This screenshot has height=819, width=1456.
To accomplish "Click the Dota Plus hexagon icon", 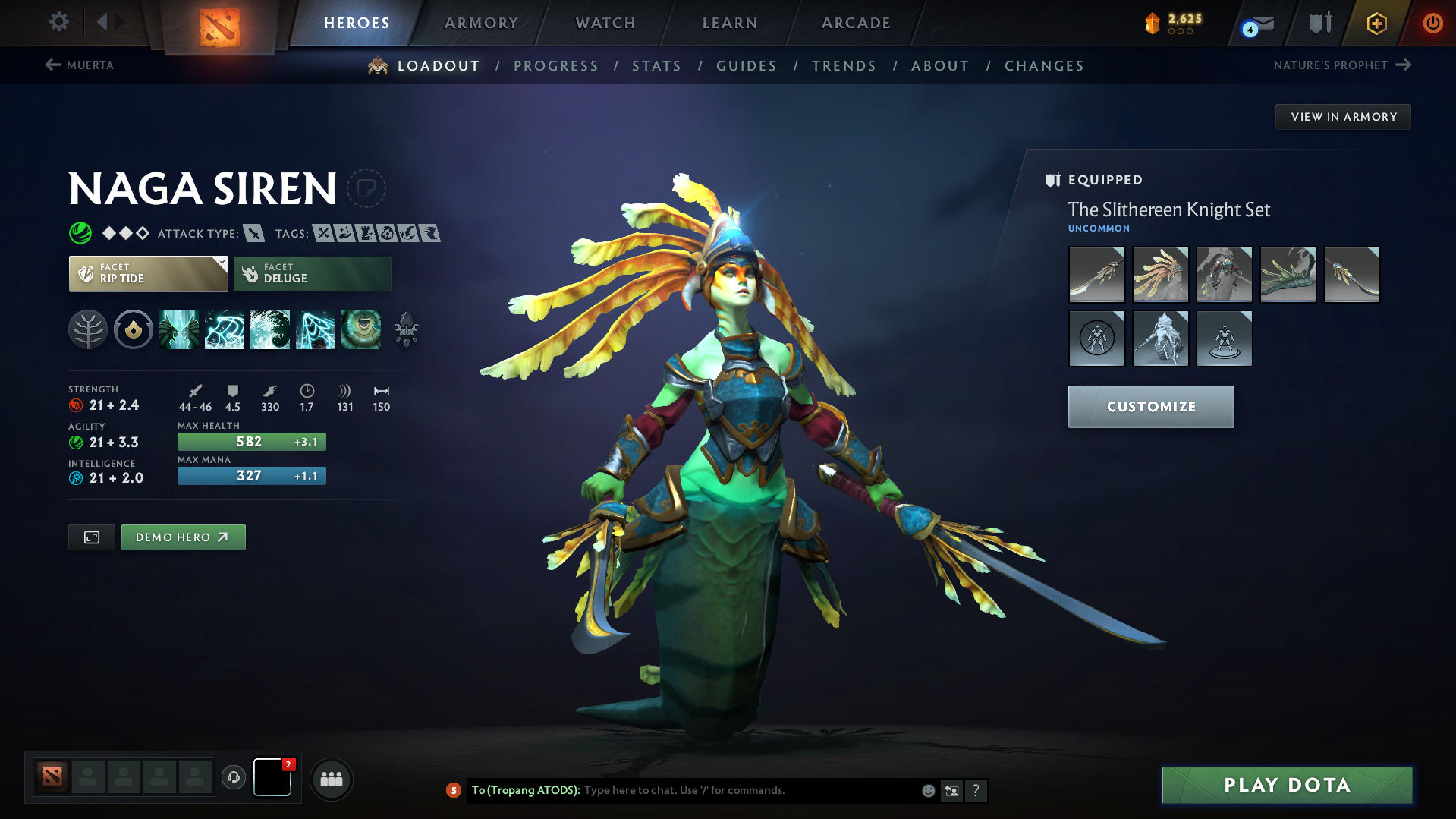I will [1376, 23].
